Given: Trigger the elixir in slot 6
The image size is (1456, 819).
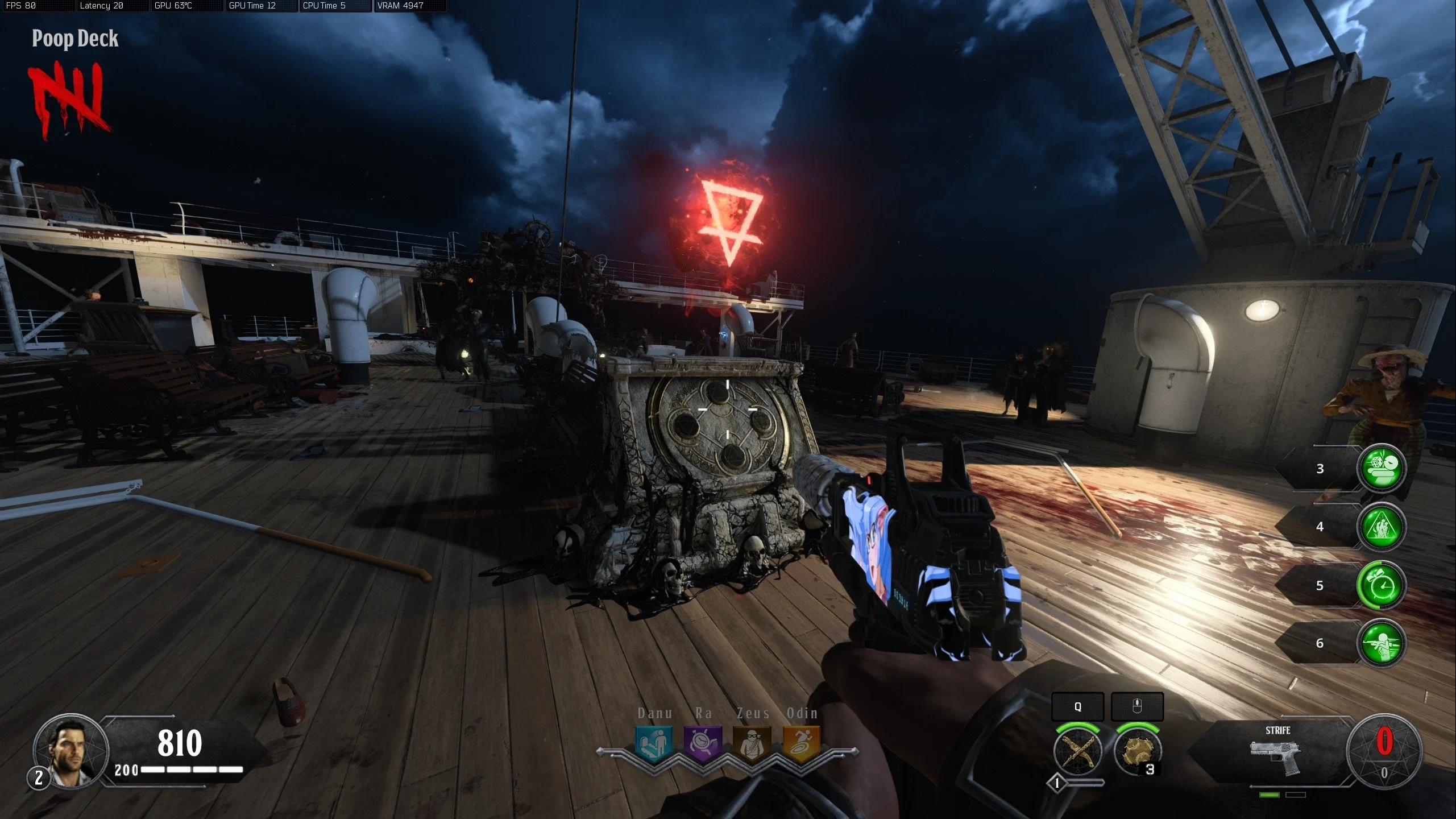Looking at the screenshot, I should (1381, 643).
